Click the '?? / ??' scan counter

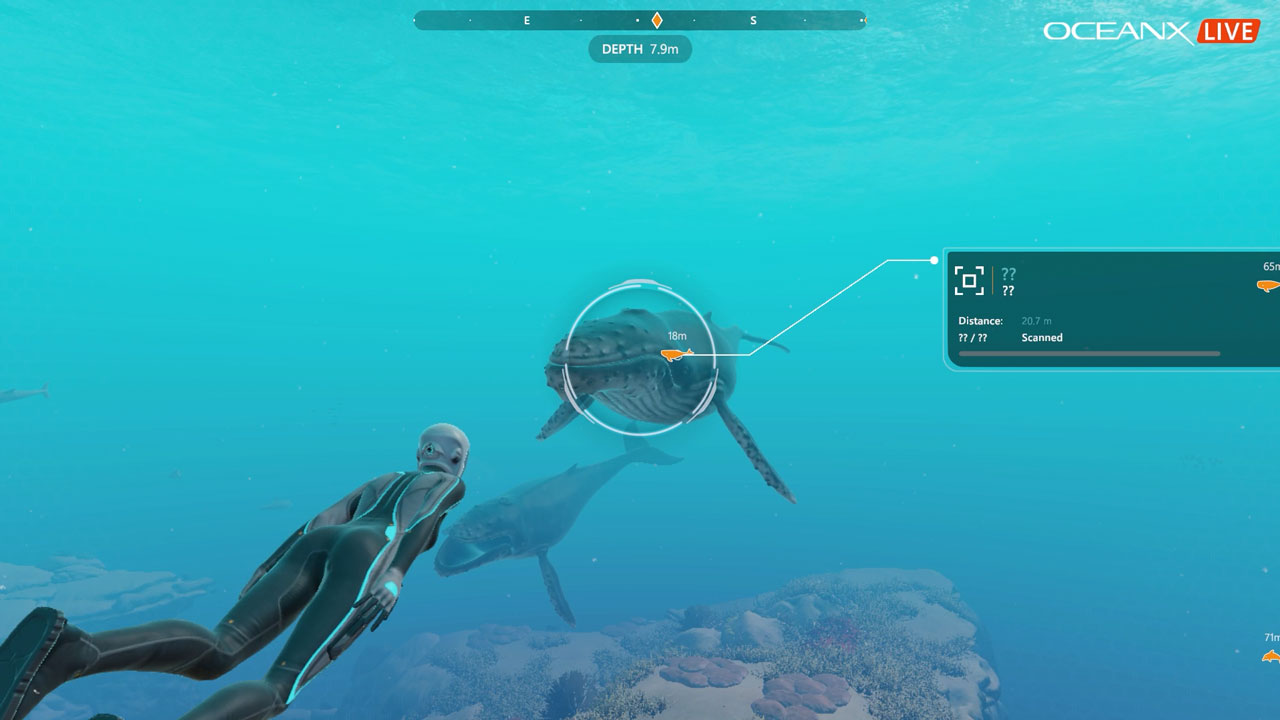(974, 337)
